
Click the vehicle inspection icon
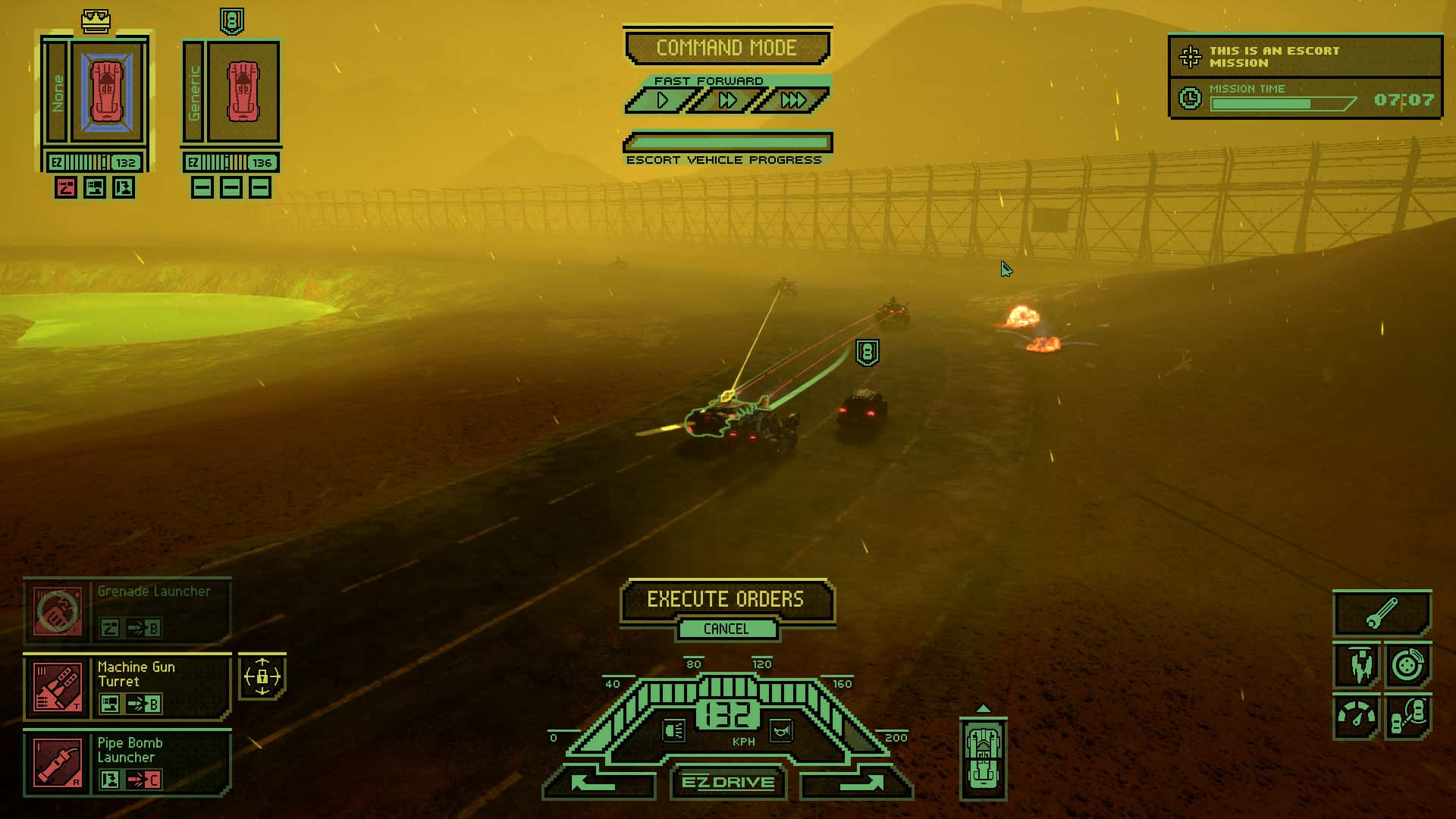[1408, 716]
